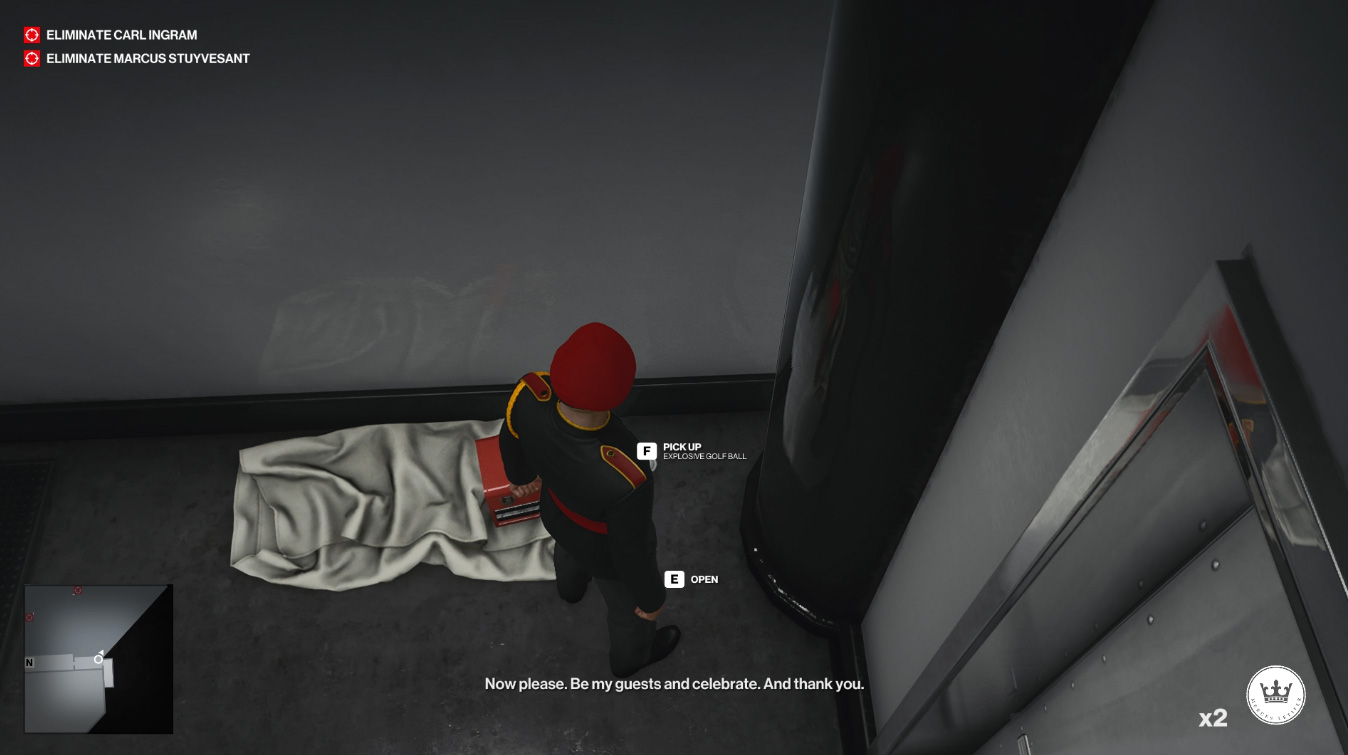Click the EXPLOSIVE GOLF BALL label text
The width and height of the screenshot is (1348, 755).
pos(705,457)
